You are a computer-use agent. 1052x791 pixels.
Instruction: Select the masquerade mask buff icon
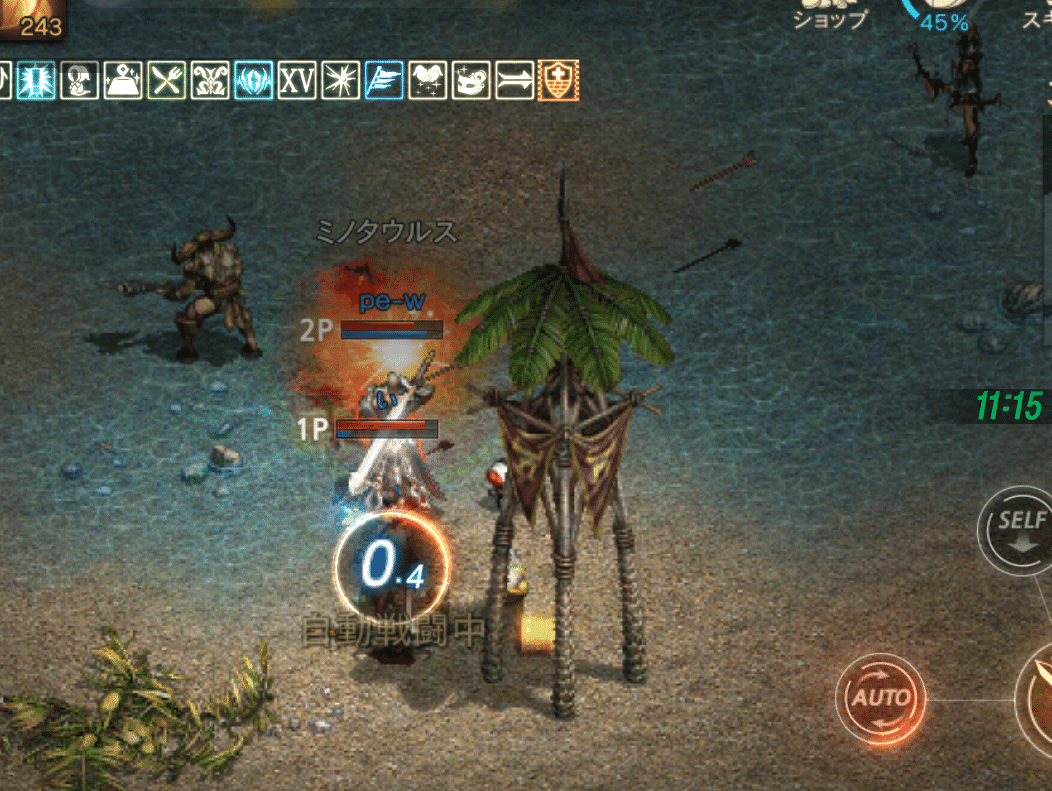pos(470,80)
